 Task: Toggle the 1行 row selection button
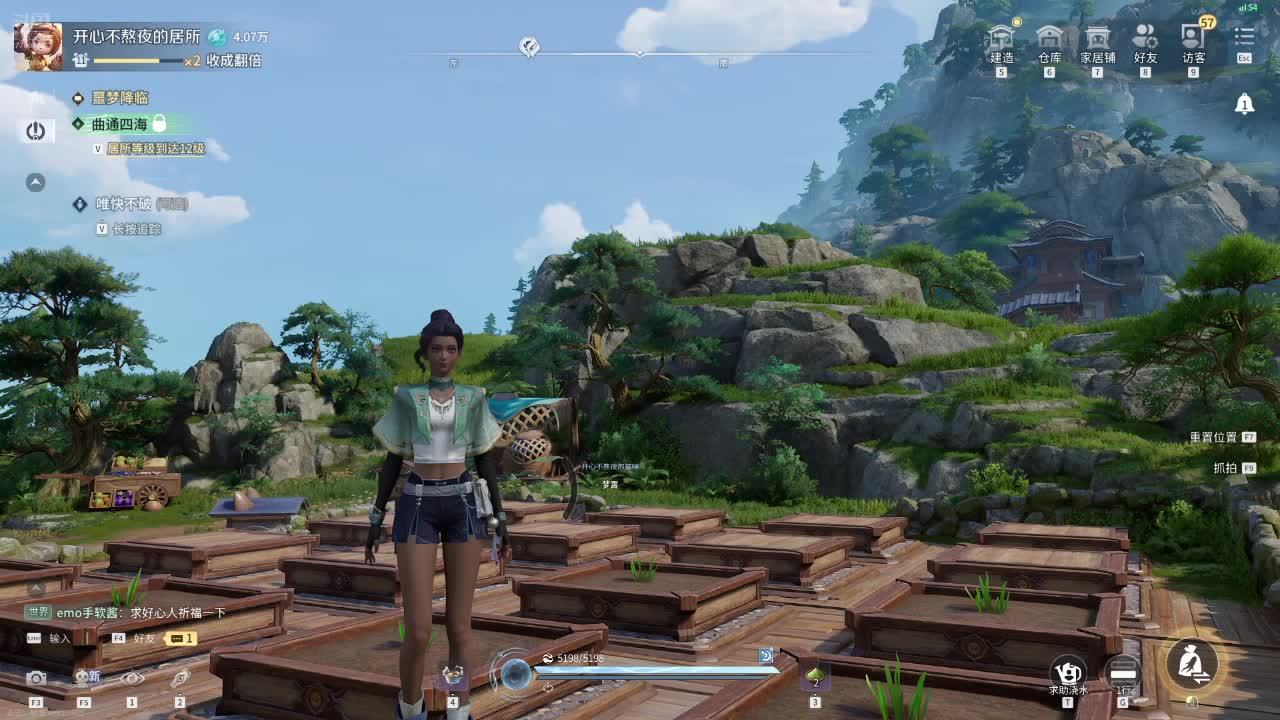[1124, 670]
